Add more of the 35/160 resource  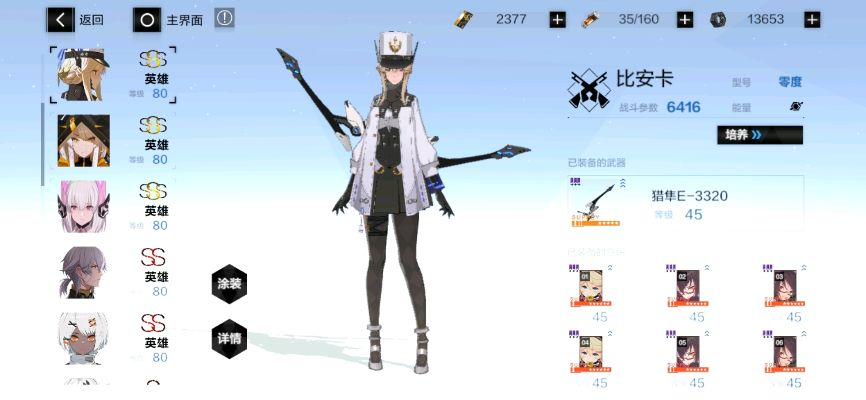pos(685,19)
